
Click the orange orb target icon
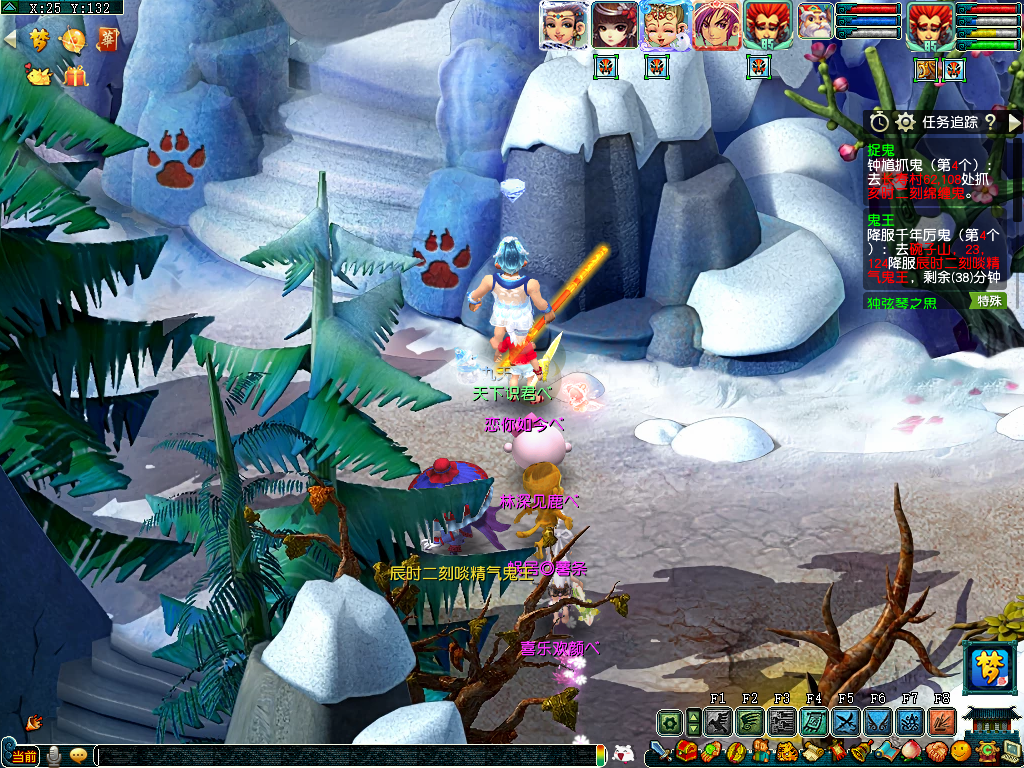73,40
